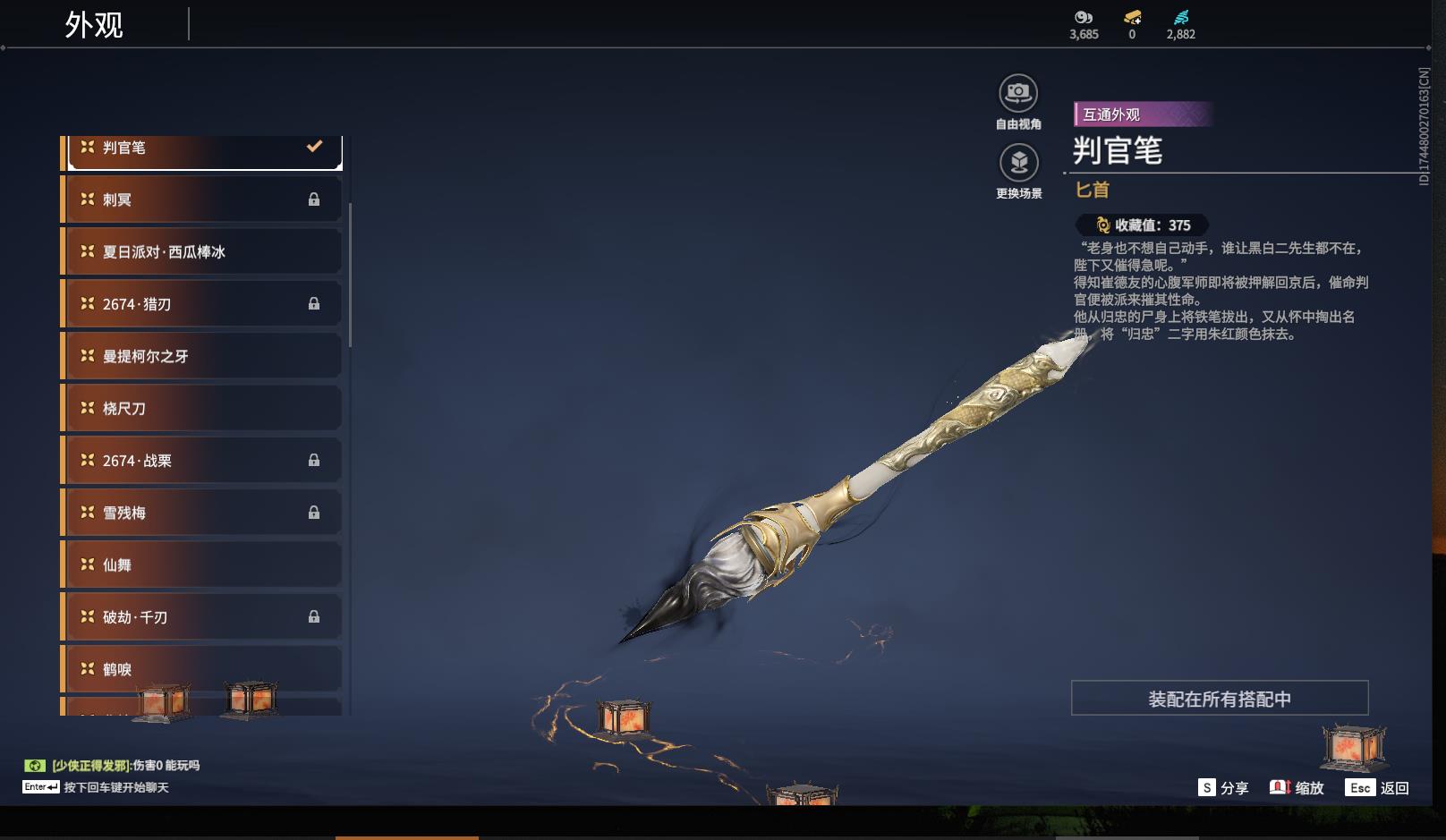Select the 判官笔 skin entry
Viewport: 1446px width, 840px height.
[204, 148]
